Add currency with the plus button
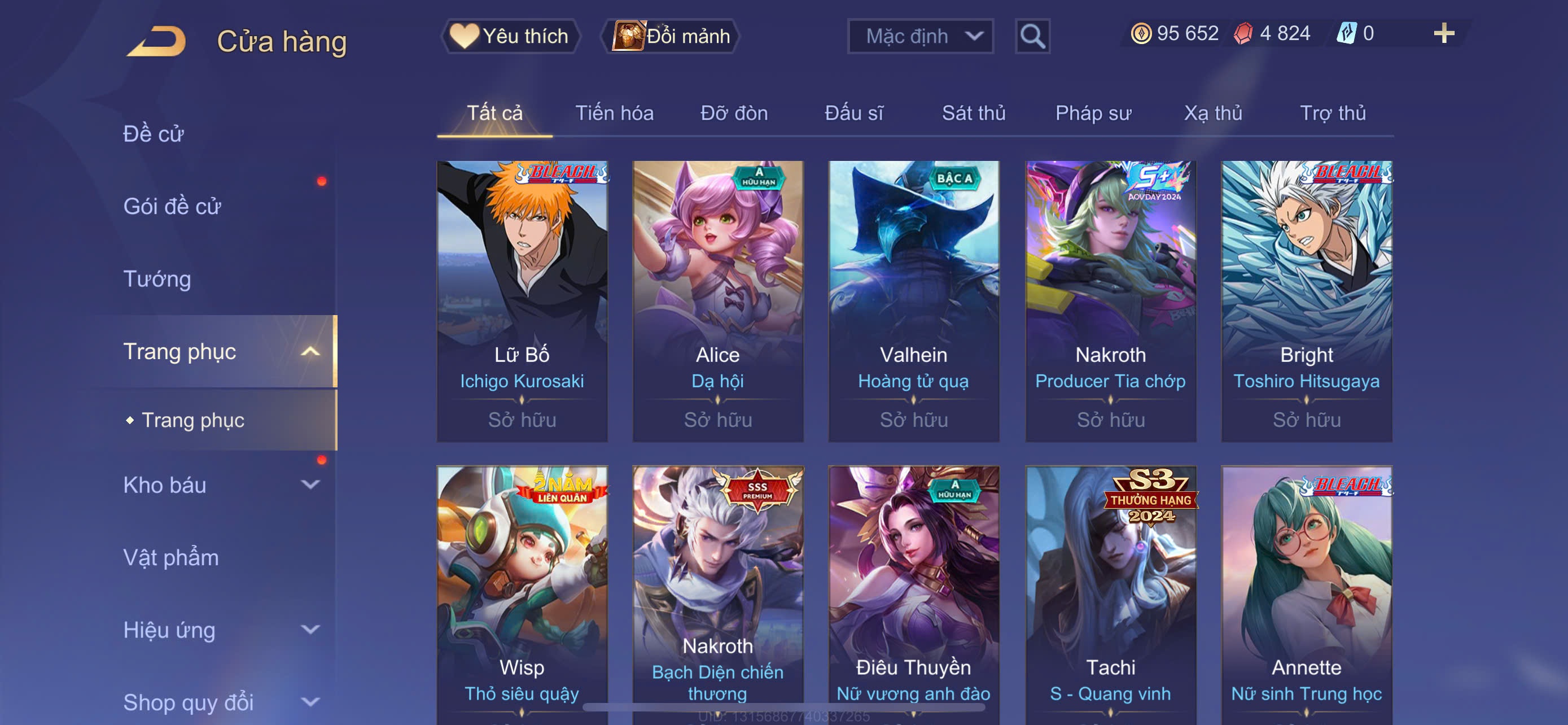This screenshot has height=725, width=1568. [x=1443, y=33]
